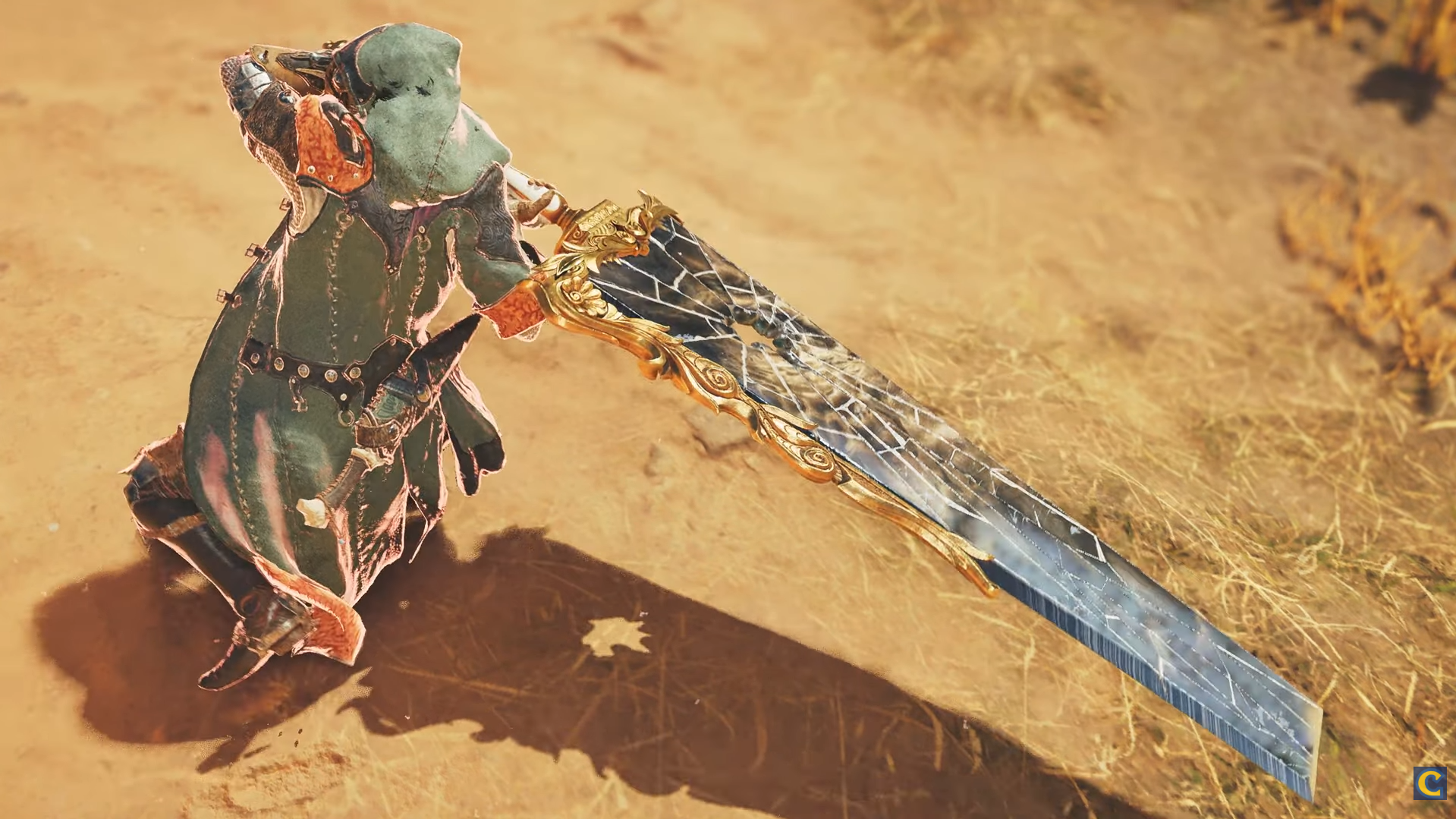Click the Capcom logo watermark
This screenshot has width=1456, height=819.
click(1429, 783)
